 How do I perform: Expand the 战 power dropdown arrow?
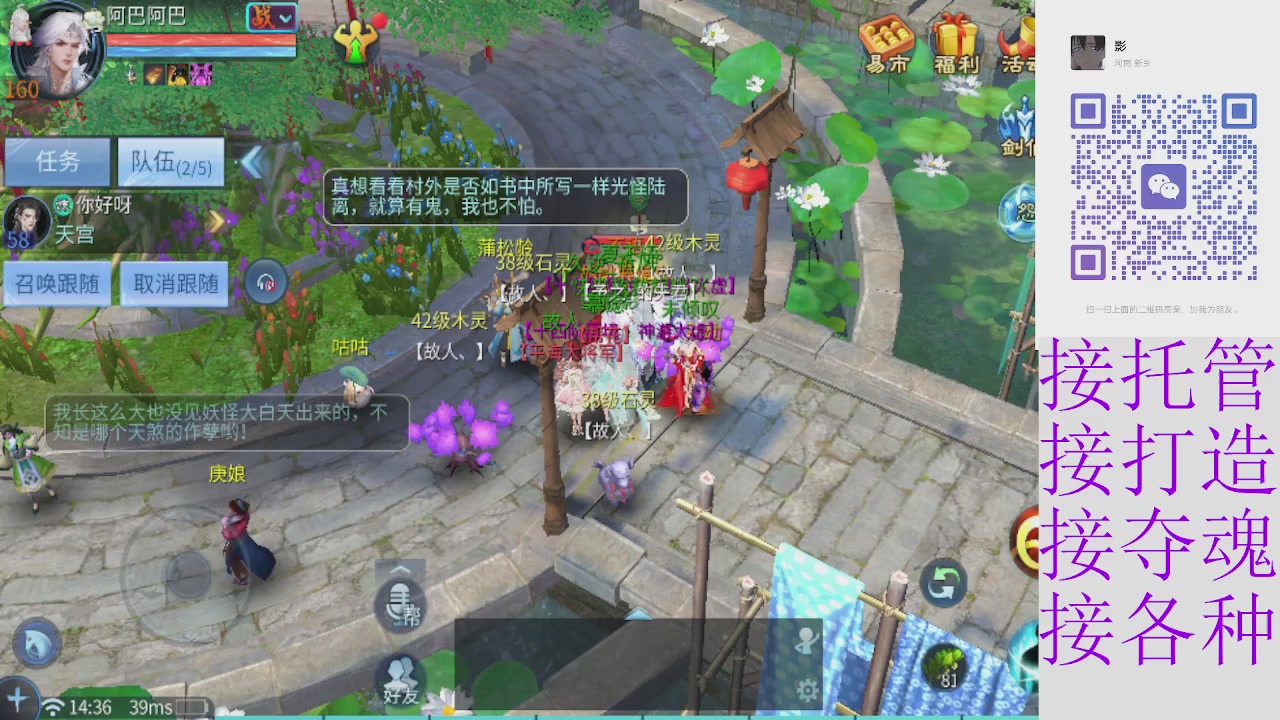click(286, 18)
